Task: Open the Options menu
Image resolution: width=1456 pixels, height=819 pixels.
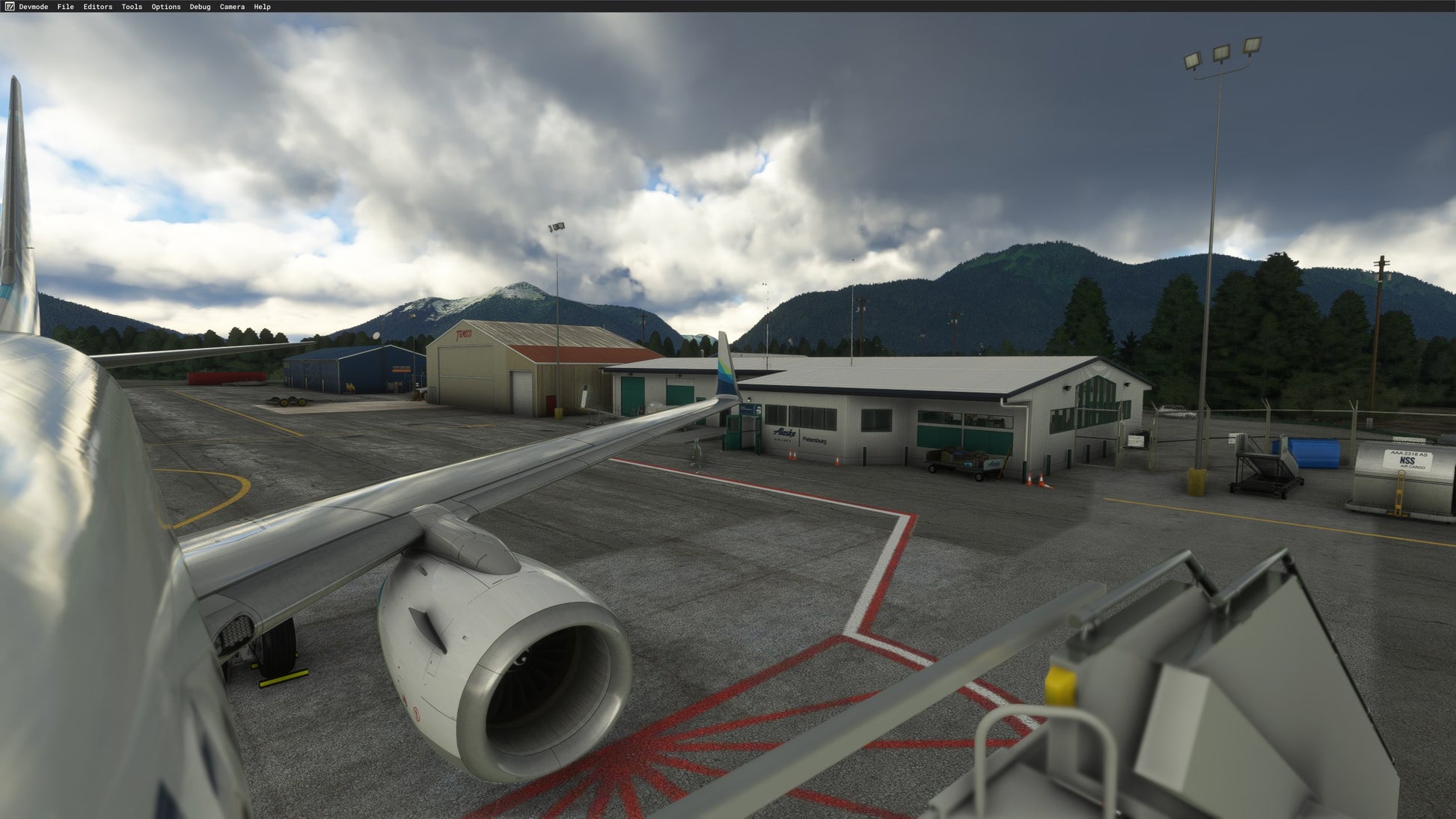Action: (x=165, y=7)
